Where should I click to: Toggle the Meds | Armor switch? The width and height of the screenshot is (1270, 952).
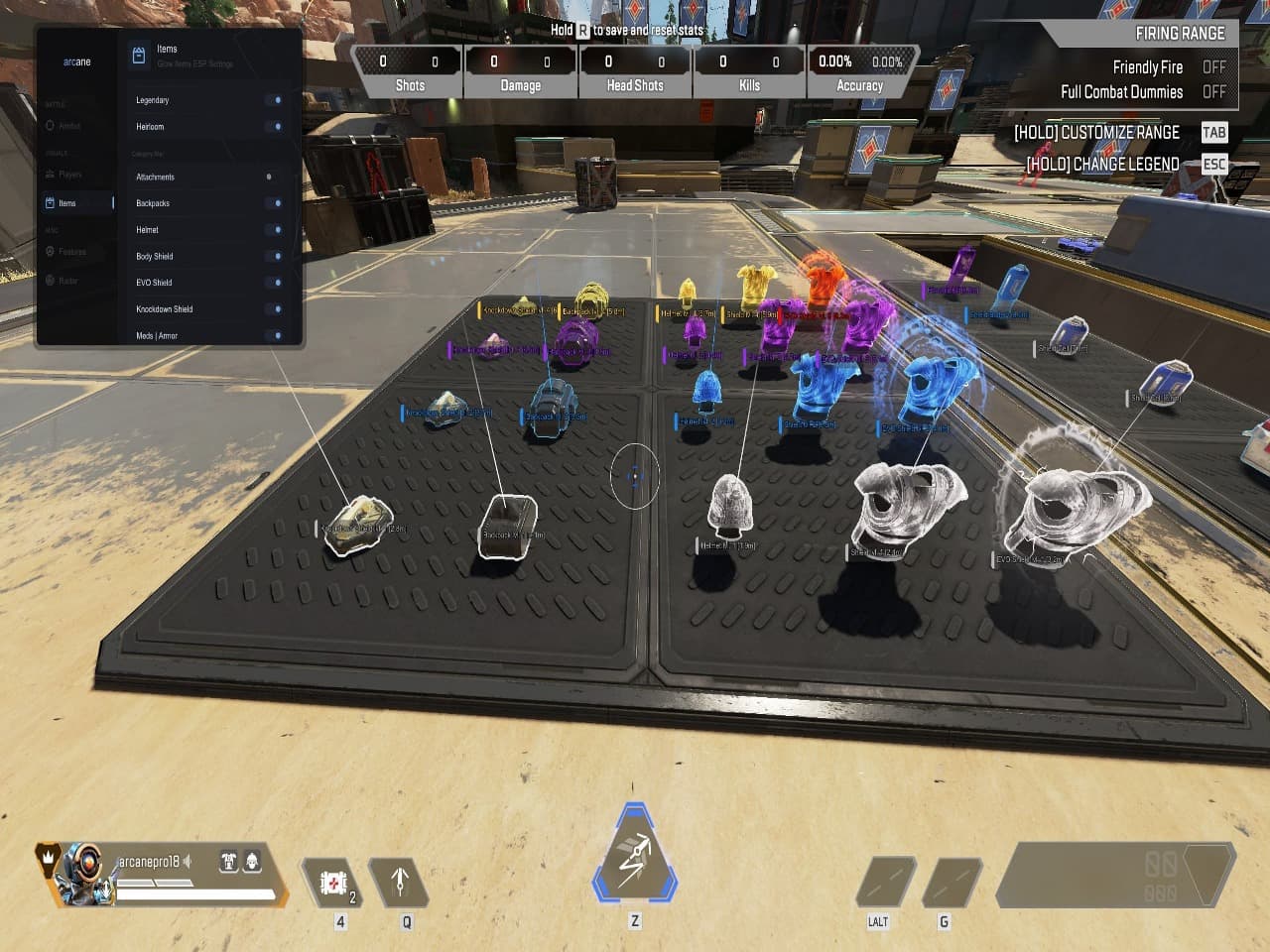pos(275,336)
